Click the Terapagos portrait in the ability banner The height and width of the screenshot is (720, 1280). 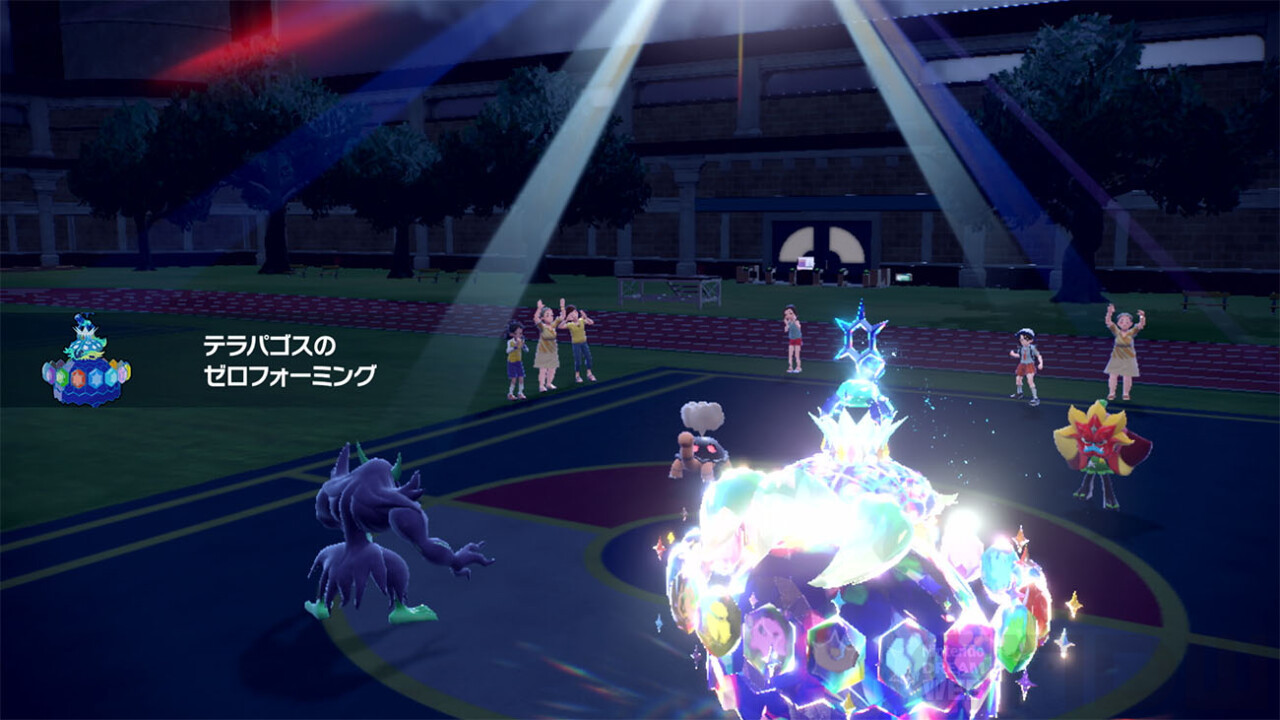(x=86, y=363)
